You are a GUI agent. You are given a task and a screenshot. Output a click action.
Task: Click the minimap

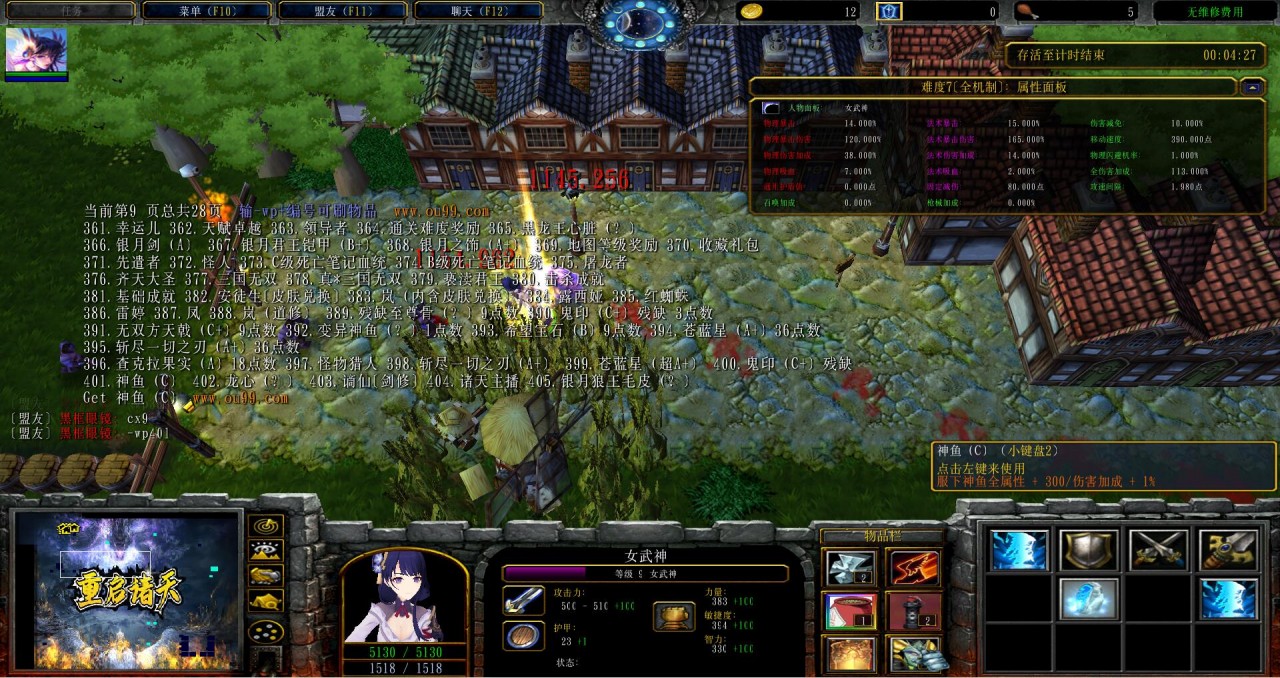126,590
